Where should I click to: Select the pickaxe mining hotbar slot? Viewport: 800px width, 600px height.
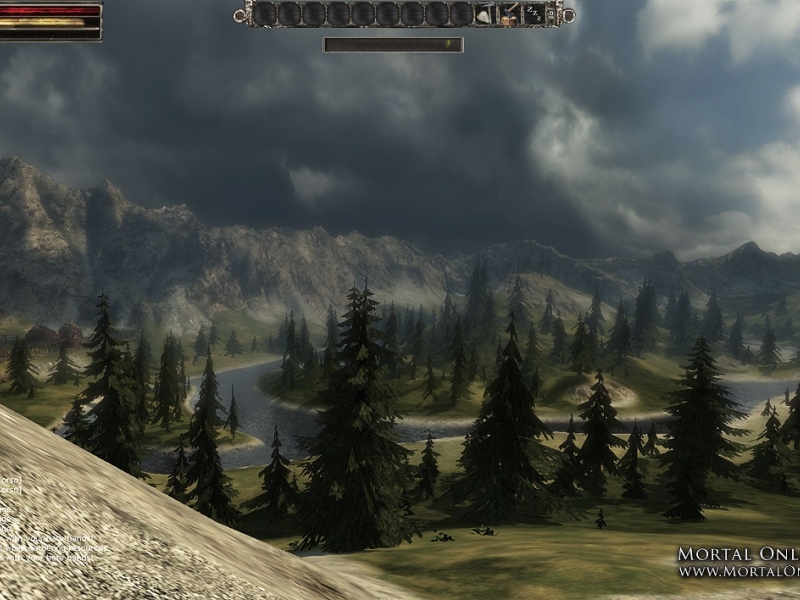click(485, 14)
